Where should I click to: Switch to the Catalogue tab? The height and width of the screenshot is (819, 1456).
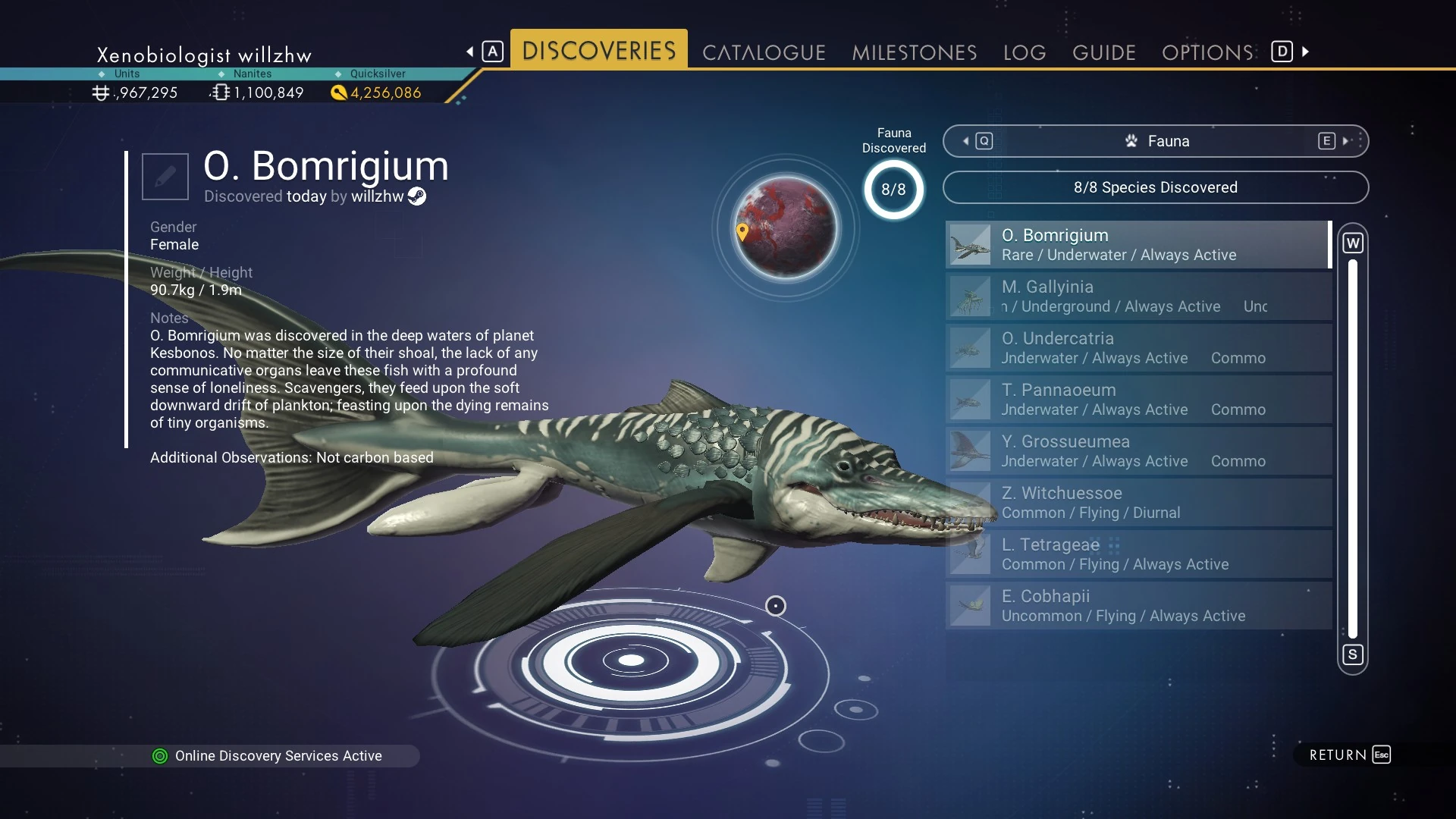pyautogui.click(x=764, y=52)
